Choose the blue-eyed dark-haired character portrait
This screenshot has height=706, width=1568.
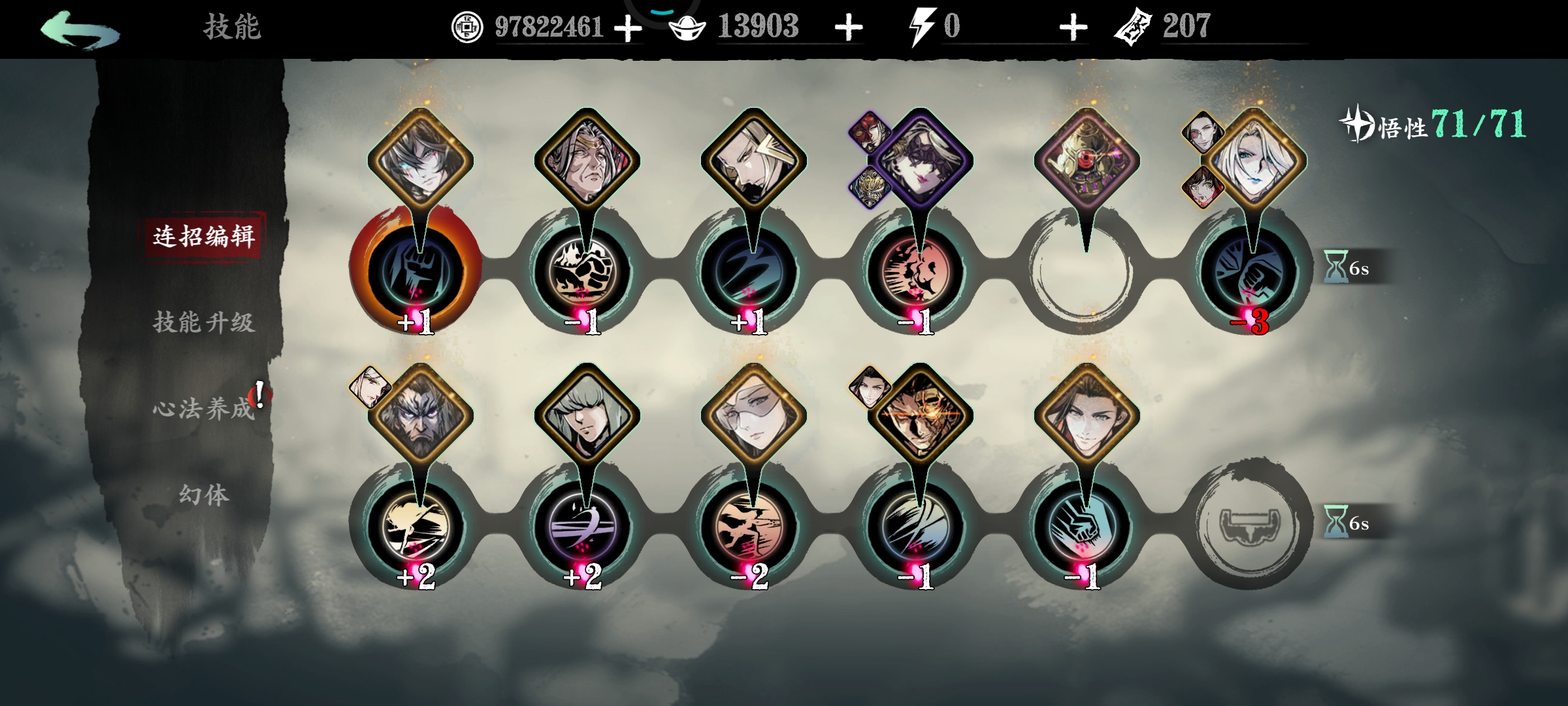[x=420, y=160]
